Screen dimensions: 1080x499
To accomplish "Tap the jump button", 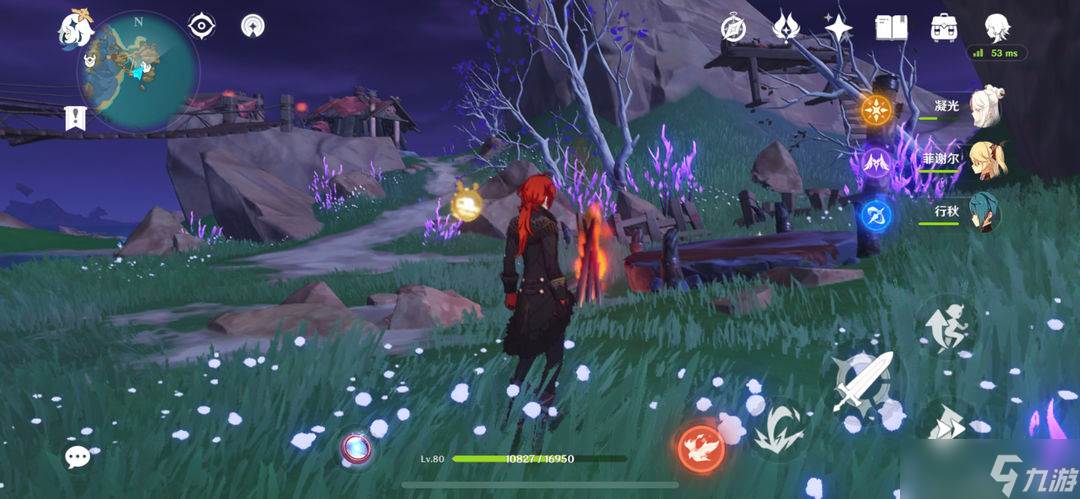I will [945, 327].
